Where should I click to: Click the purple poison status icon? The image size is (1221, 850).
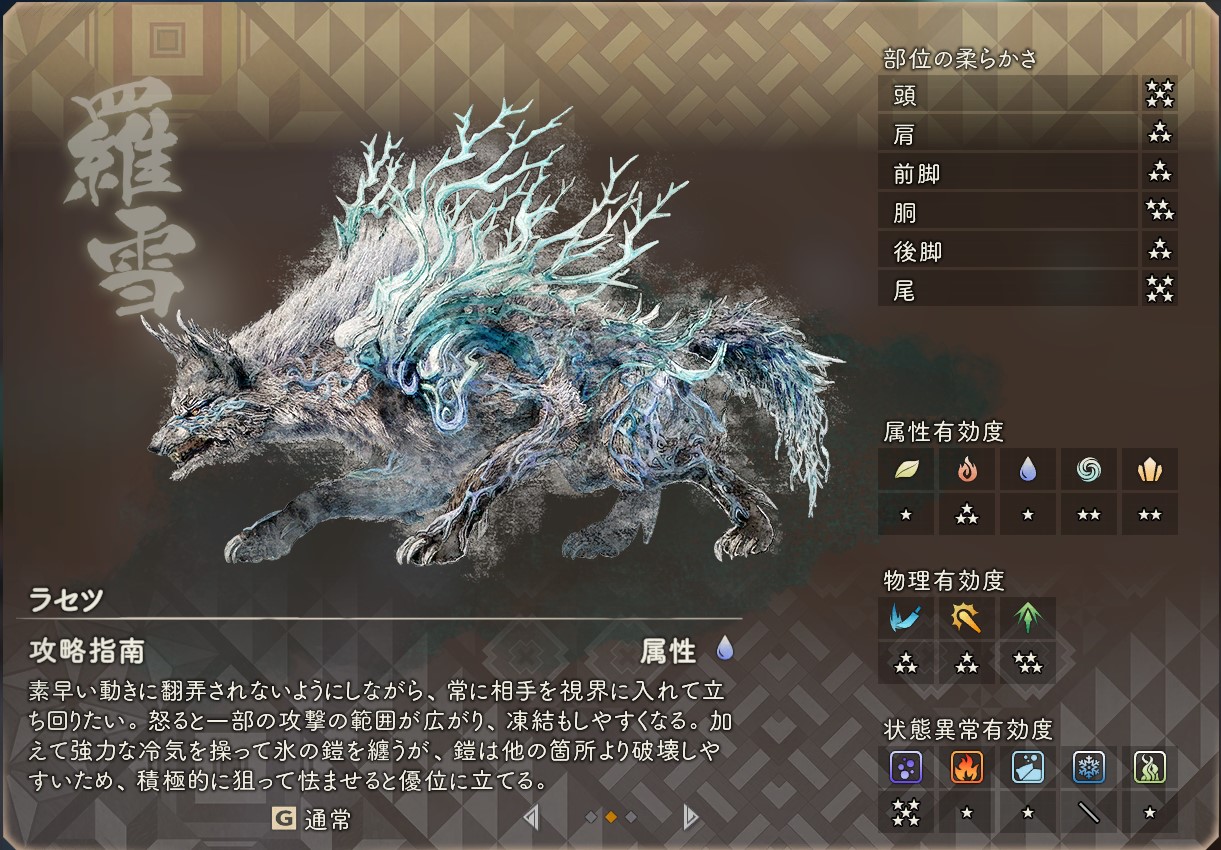[906, 767]
